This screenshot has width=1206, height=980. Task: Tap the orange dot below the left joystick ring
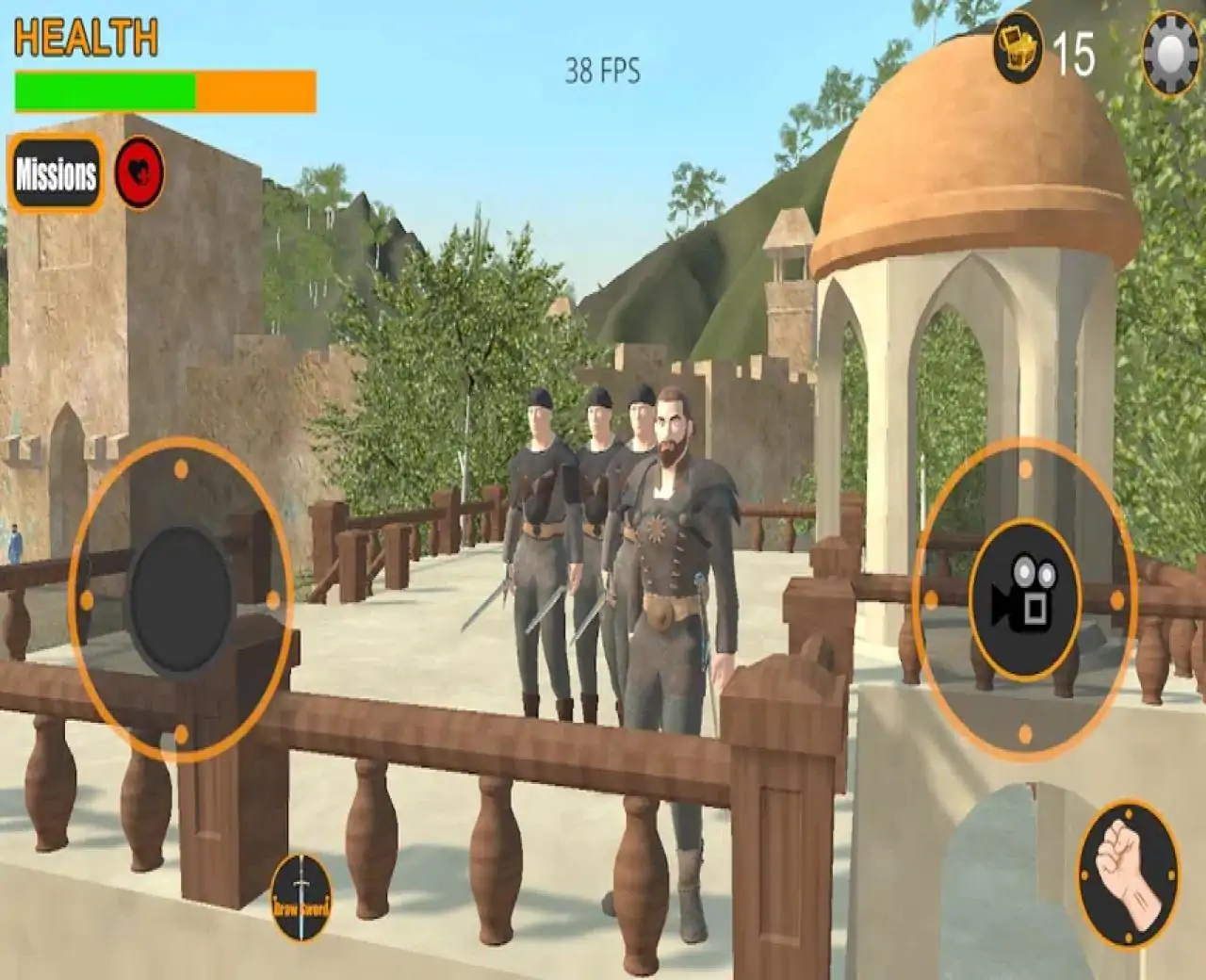tap(179, 734)
